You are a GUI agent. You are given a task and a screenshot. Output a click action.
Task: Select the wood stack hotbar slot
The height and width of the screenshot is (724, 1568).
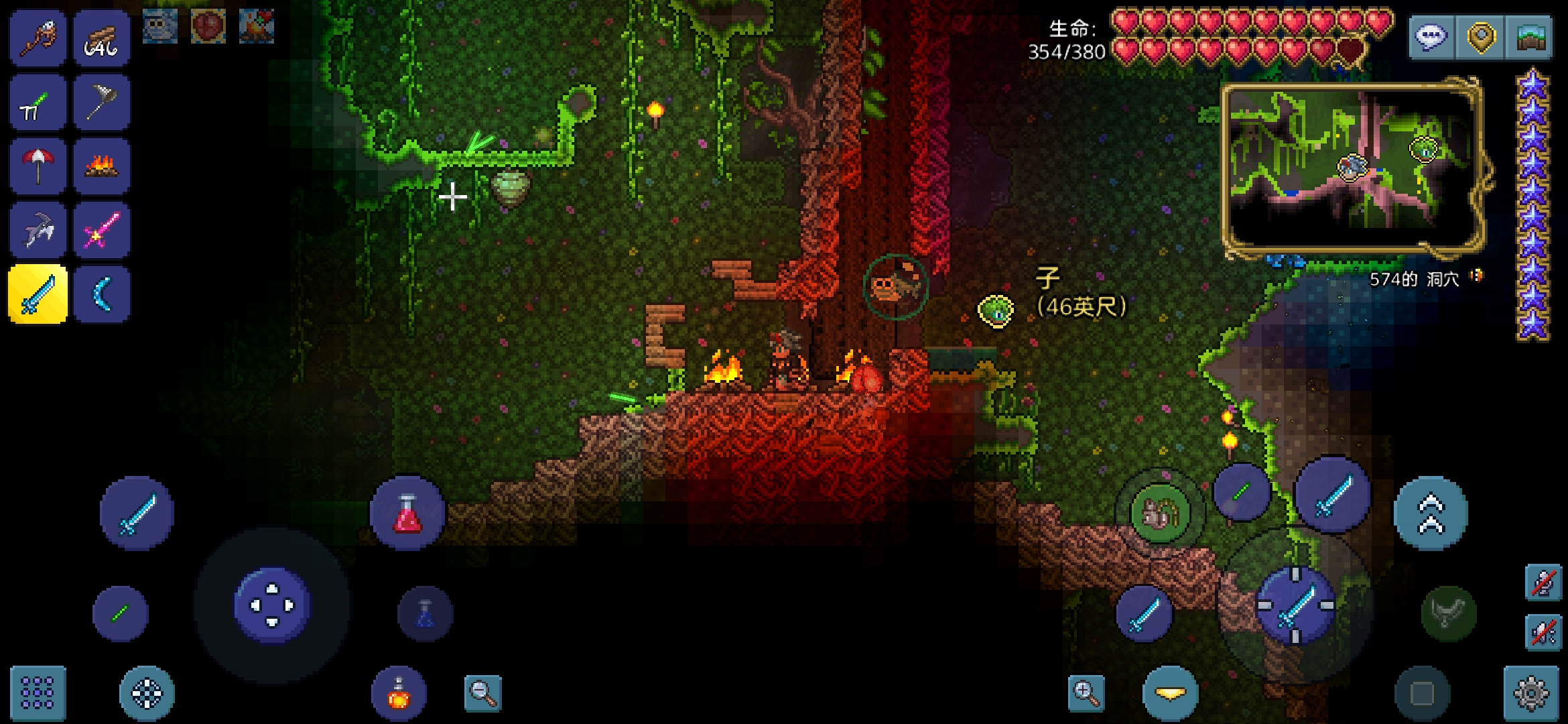click(102, 38)
